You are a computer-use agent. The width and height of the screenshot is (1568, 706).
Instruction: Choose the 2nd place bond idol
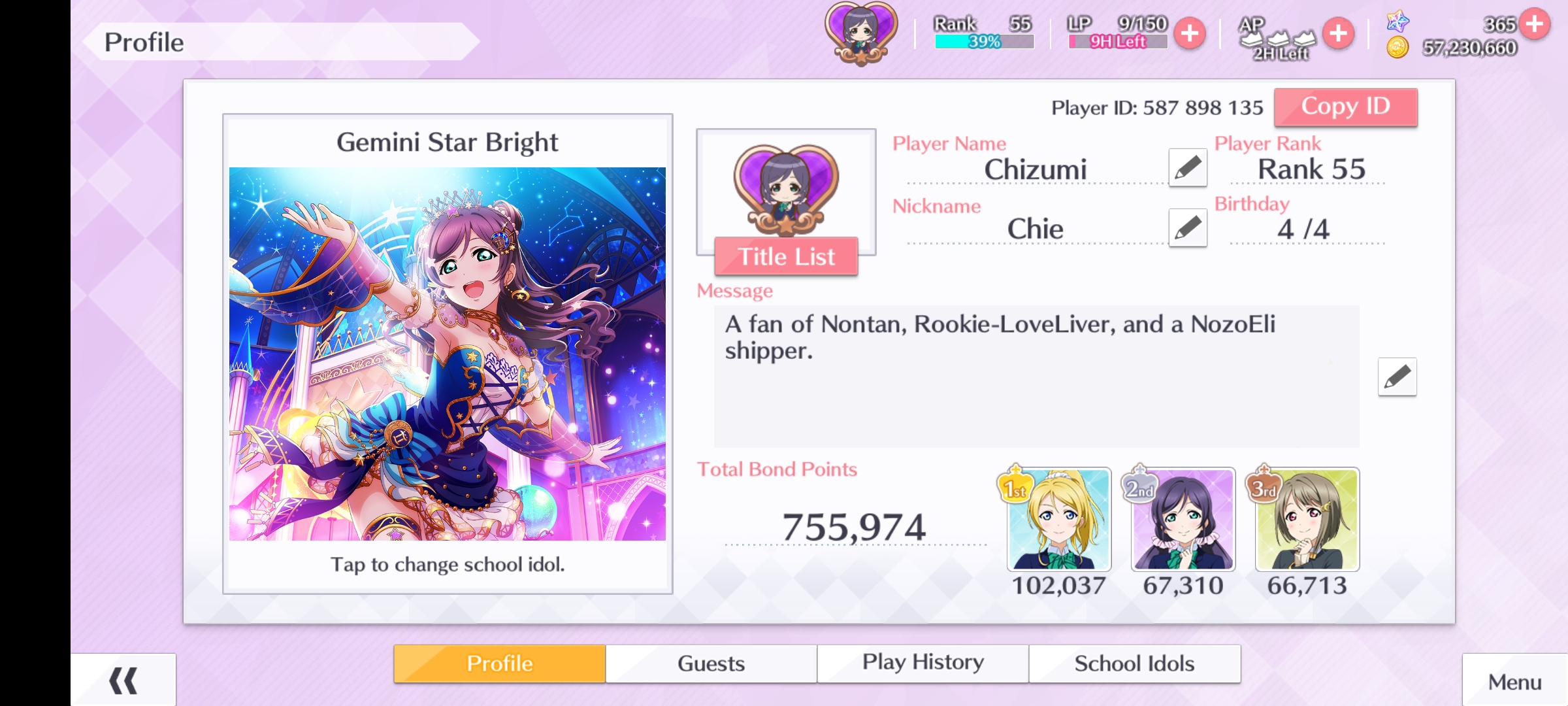coord(1183,519)
